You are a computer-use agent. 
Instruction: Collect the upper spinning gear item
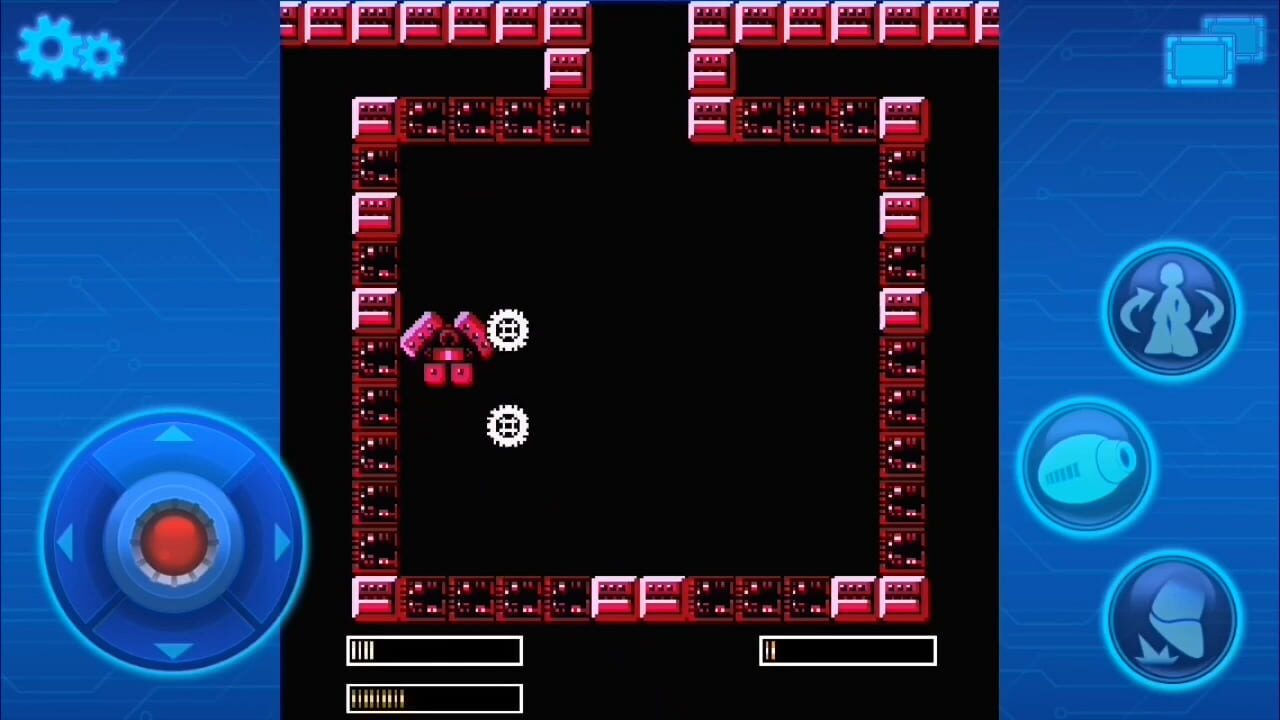[x=508, y=330]
